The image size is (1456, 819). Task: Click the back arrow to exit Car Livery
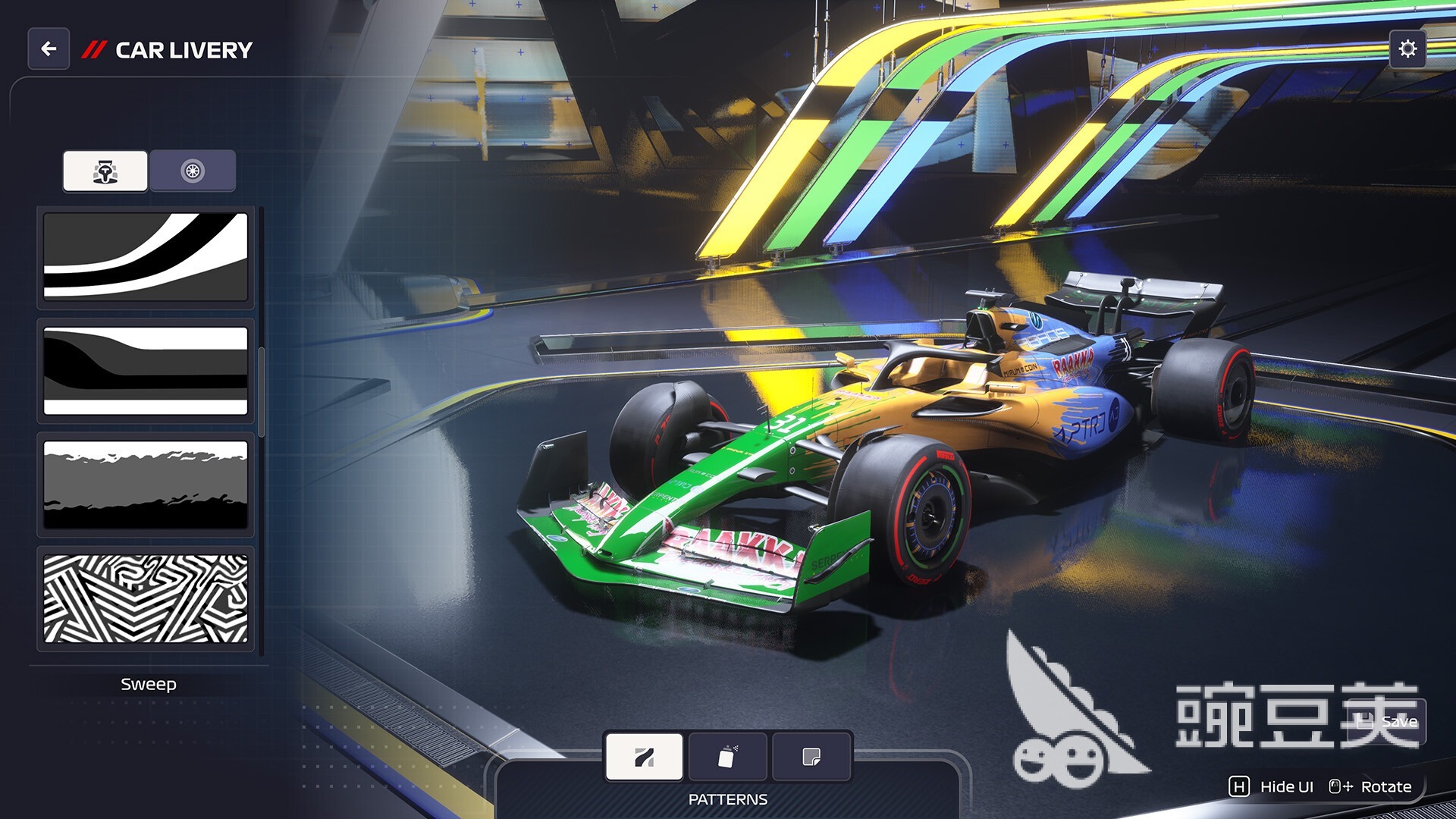(x=48, y=49)
